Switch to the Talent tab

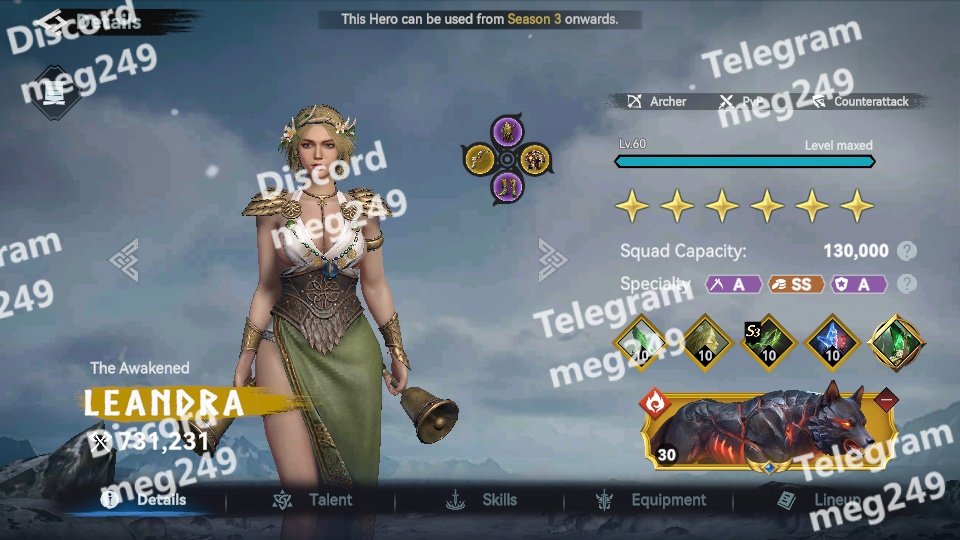[x=313, y=500]
